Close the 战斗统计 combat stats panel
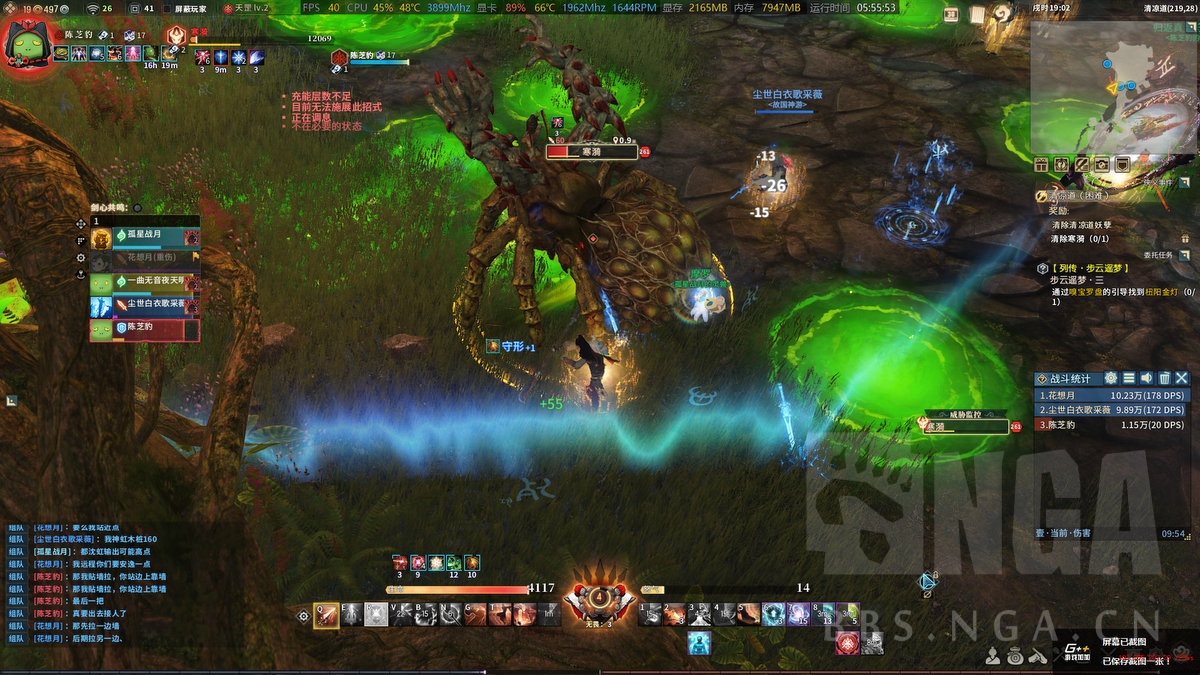The height and width of the screenshot is (675, 1200). (1182, 378)
